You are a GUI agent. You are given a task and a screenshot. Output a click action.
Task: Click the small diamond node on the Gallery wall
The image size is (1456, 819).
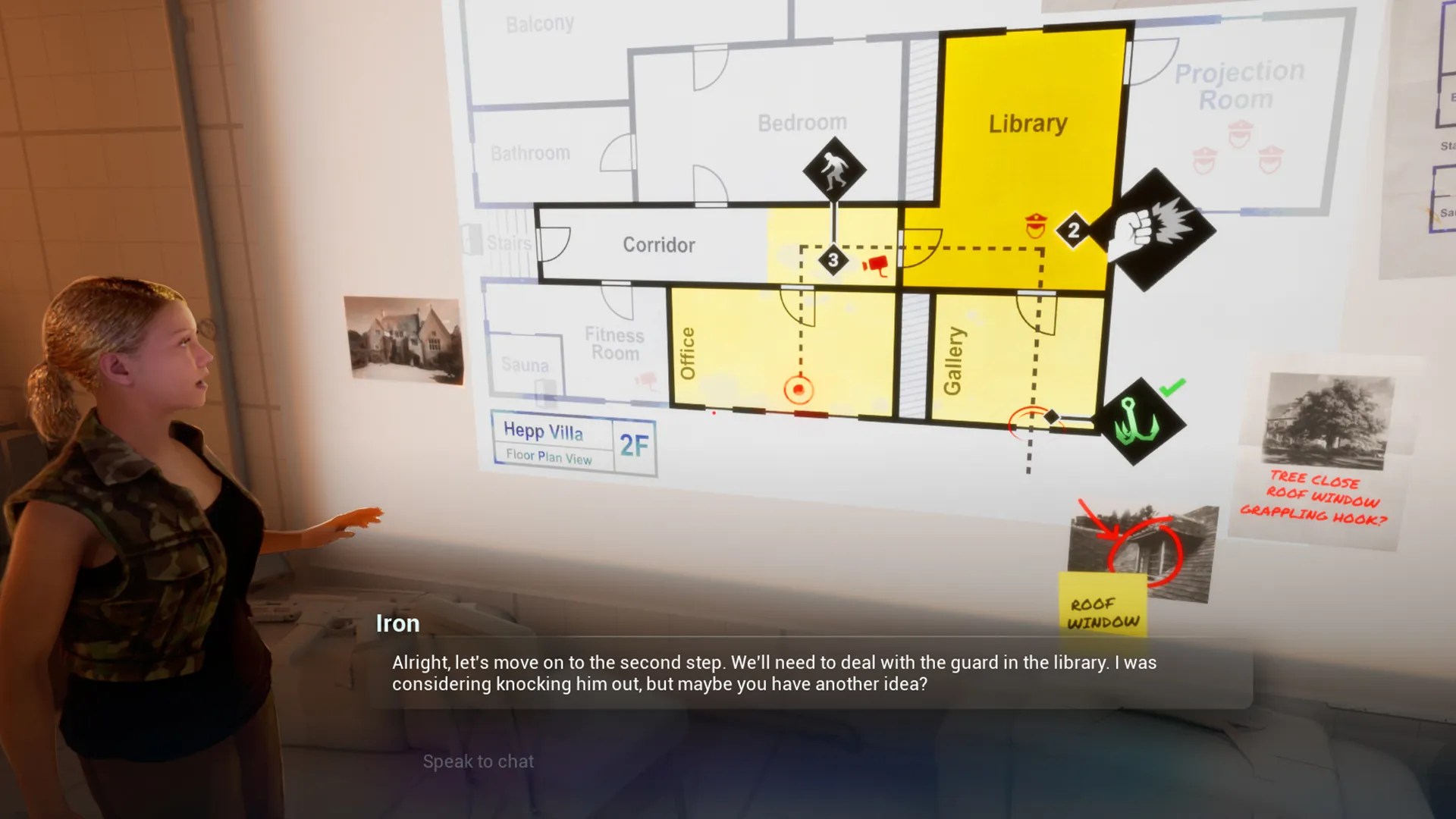1050,416
